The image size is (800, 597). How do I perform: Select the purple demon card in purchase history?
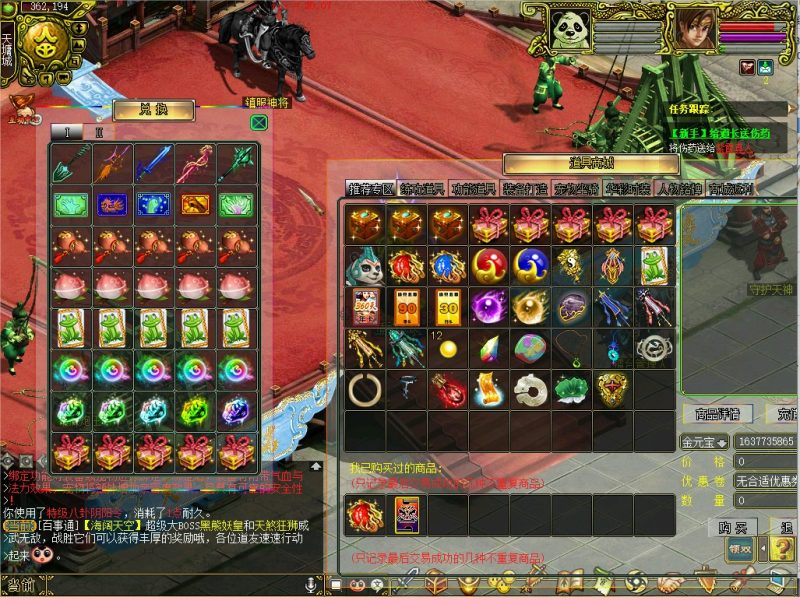pos(406,516)
